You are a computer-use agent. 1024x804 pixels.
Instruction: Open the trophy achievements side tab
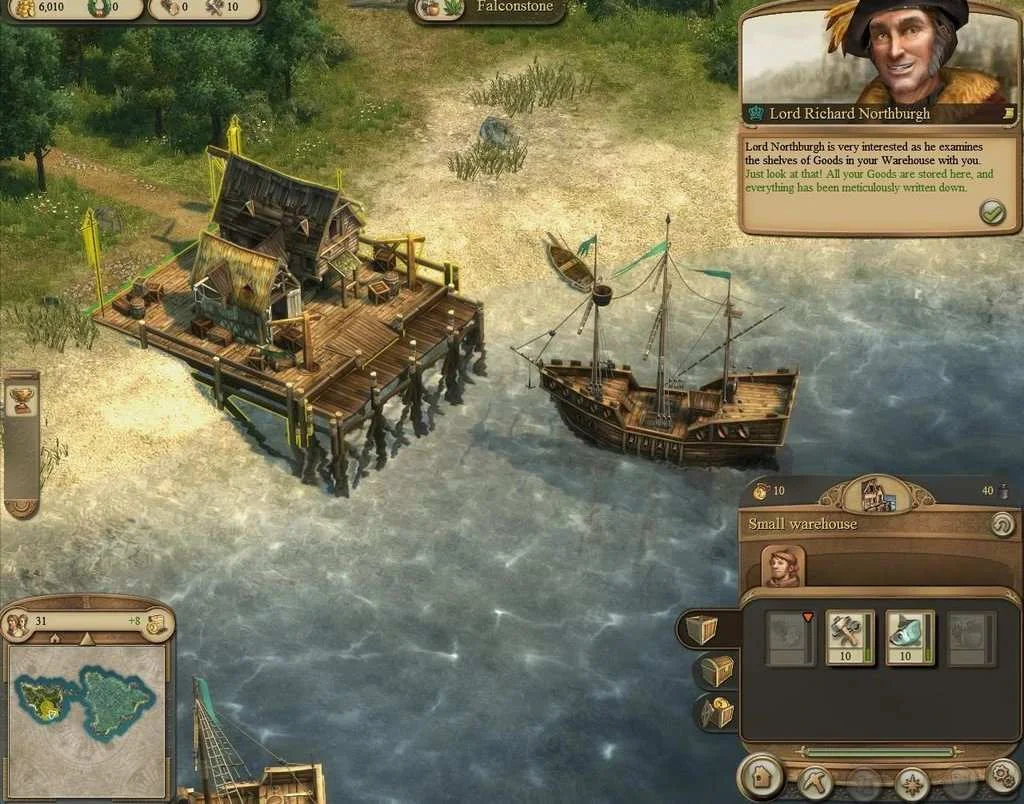point(20,401)
